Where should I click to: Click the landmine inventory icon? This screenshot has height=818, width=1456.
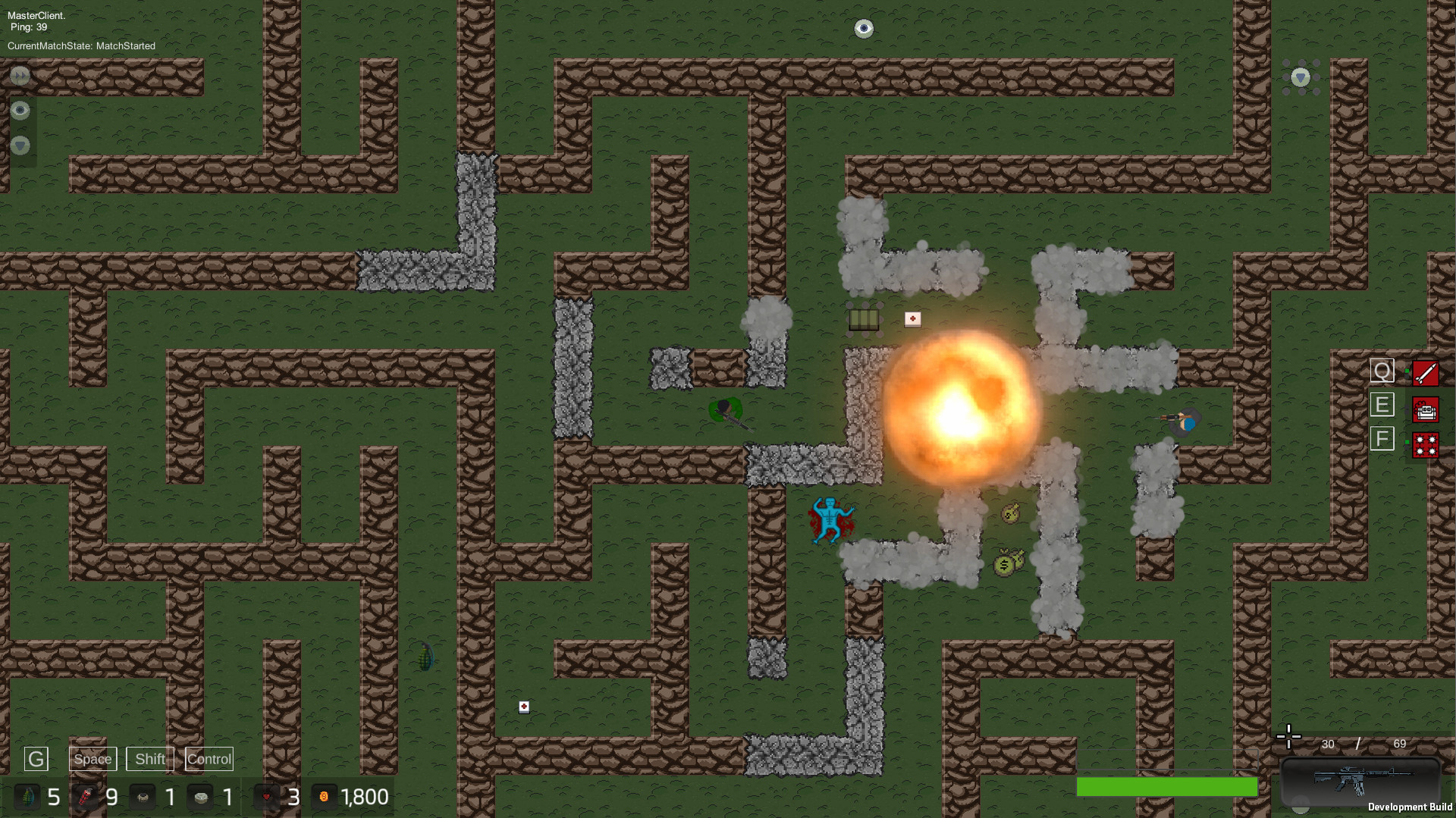pos(202,797)
